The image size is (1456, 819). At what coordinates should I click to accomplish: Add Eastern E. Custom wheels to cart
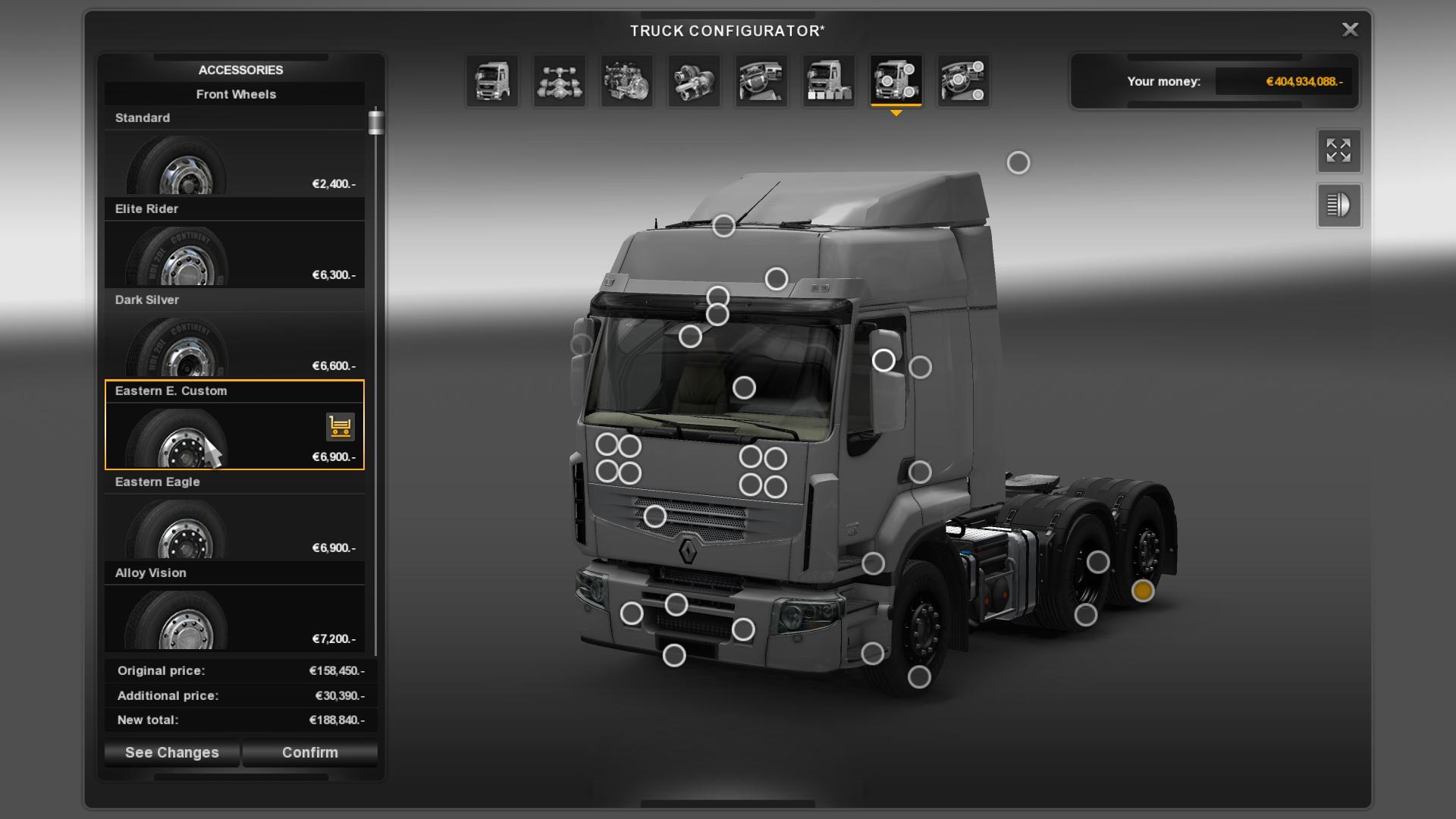click(x=340, y=427)
